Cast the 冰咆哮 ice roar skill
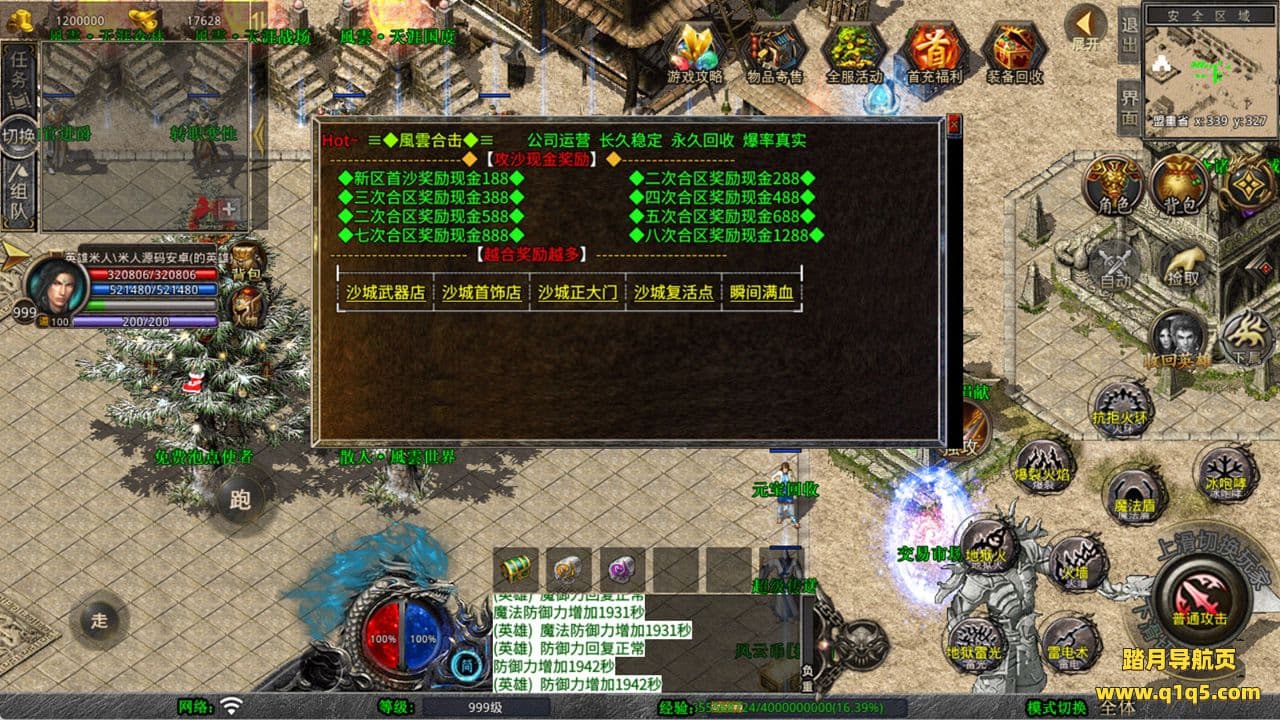1280x720 pixels. click(x=1224, y=472)
